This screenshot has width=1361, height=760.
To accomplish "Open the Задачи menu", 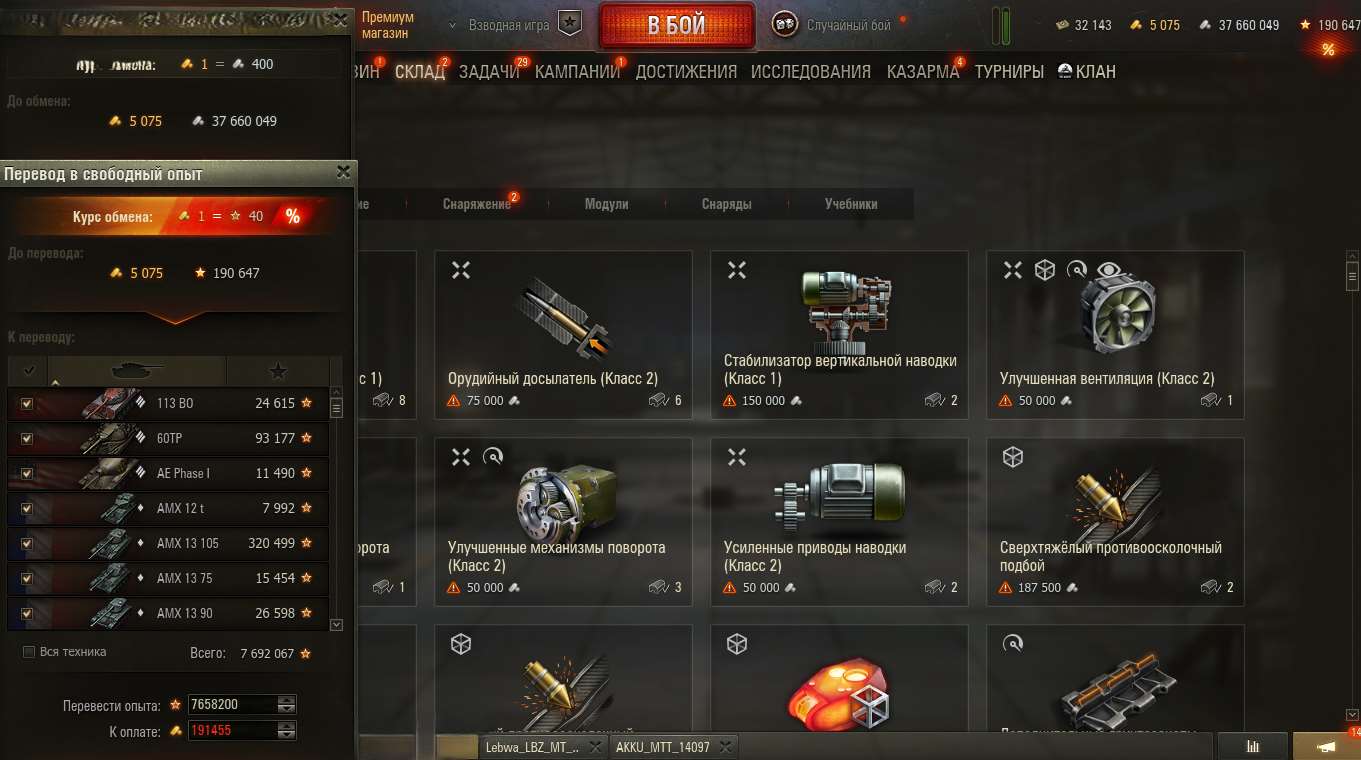I will pyautogui.click(x=489, y=72).
